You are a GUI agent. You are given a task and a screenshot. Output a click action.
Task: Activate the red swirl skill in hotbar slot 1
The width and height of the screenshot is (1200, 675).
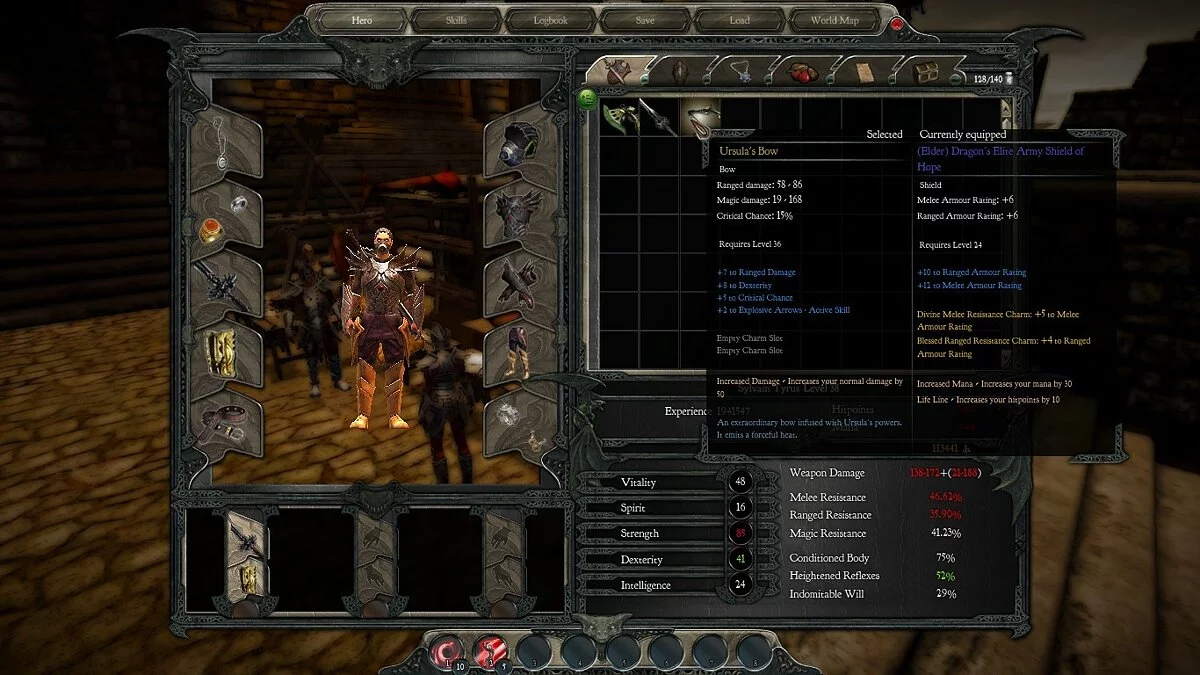(x=446, y=651)
